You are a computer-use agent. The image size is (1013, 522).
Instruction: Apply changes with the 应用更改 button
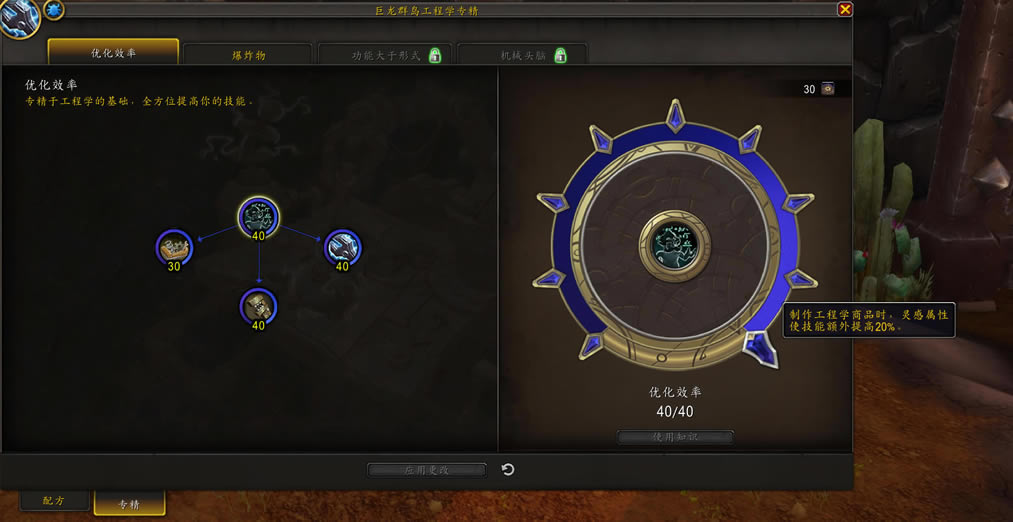click(x=427, y=469)
